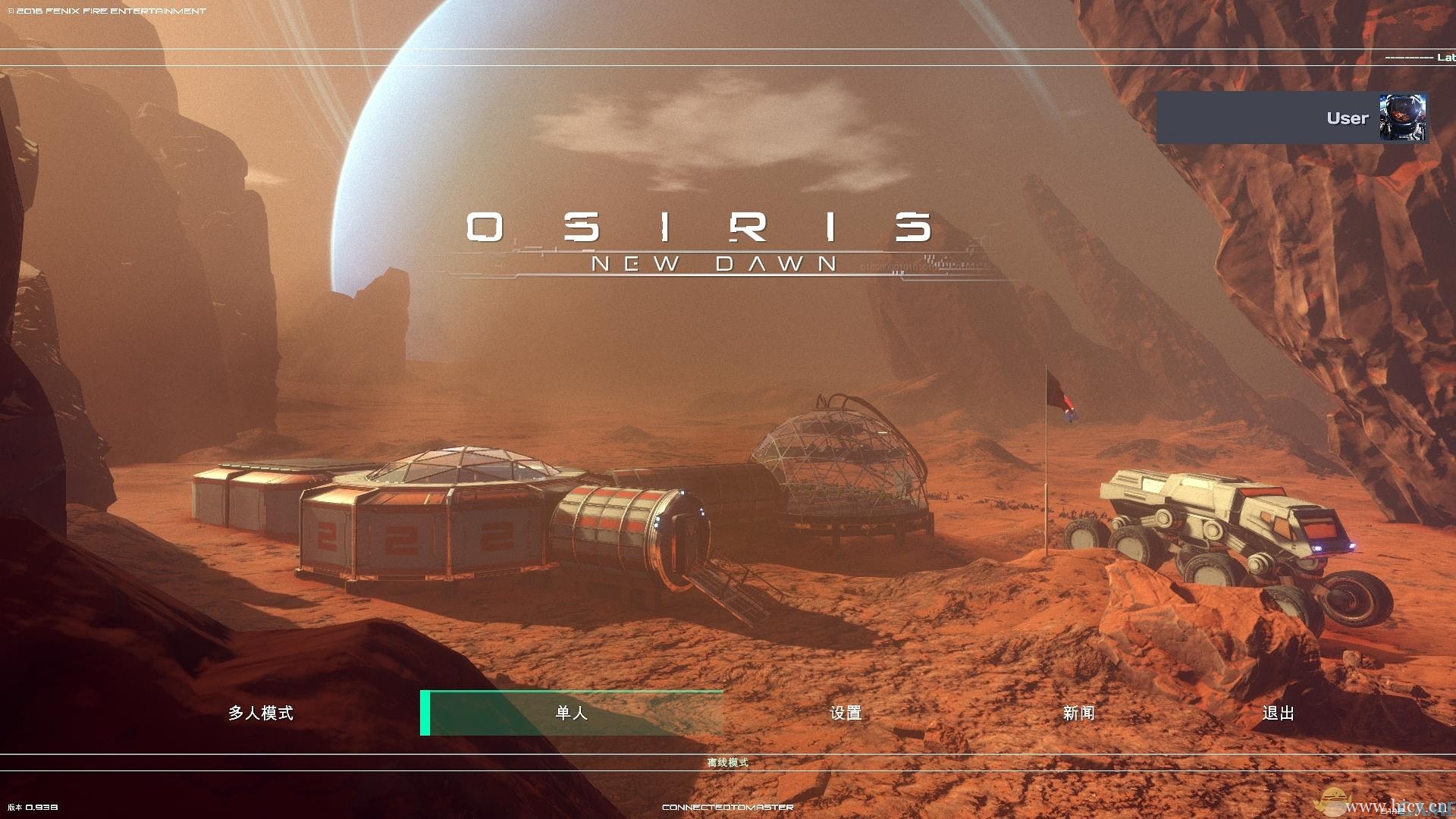1456x819 pixels.
Task: Open the 多人模式 multiplayer menu
Action: pos(260,713)
